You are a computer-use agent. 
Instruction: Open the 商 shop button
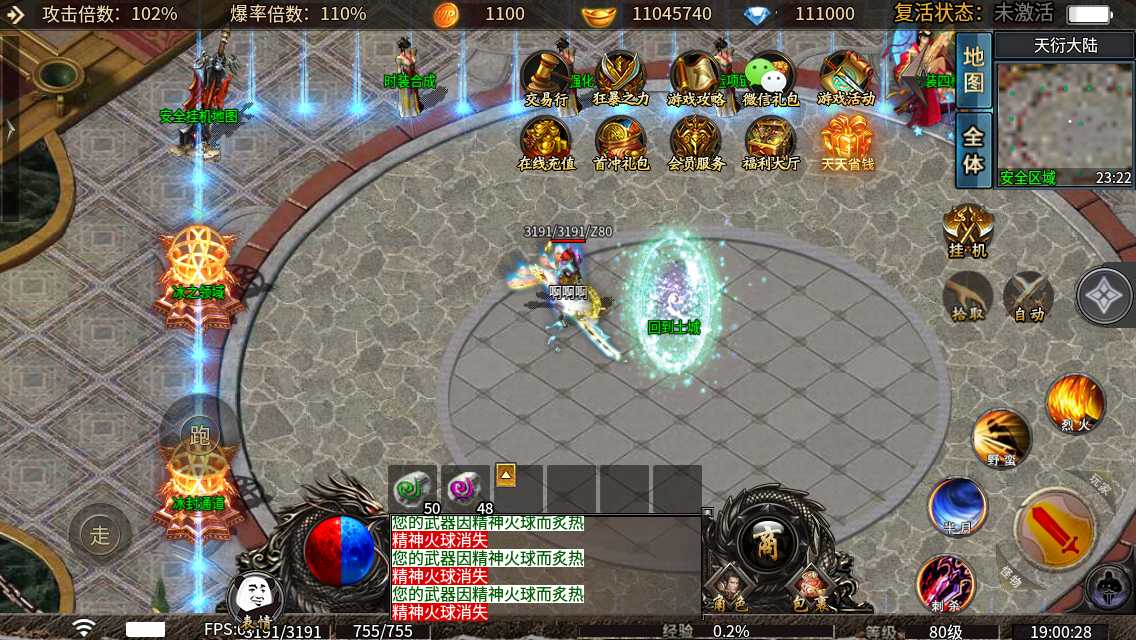tap(768, 543)
